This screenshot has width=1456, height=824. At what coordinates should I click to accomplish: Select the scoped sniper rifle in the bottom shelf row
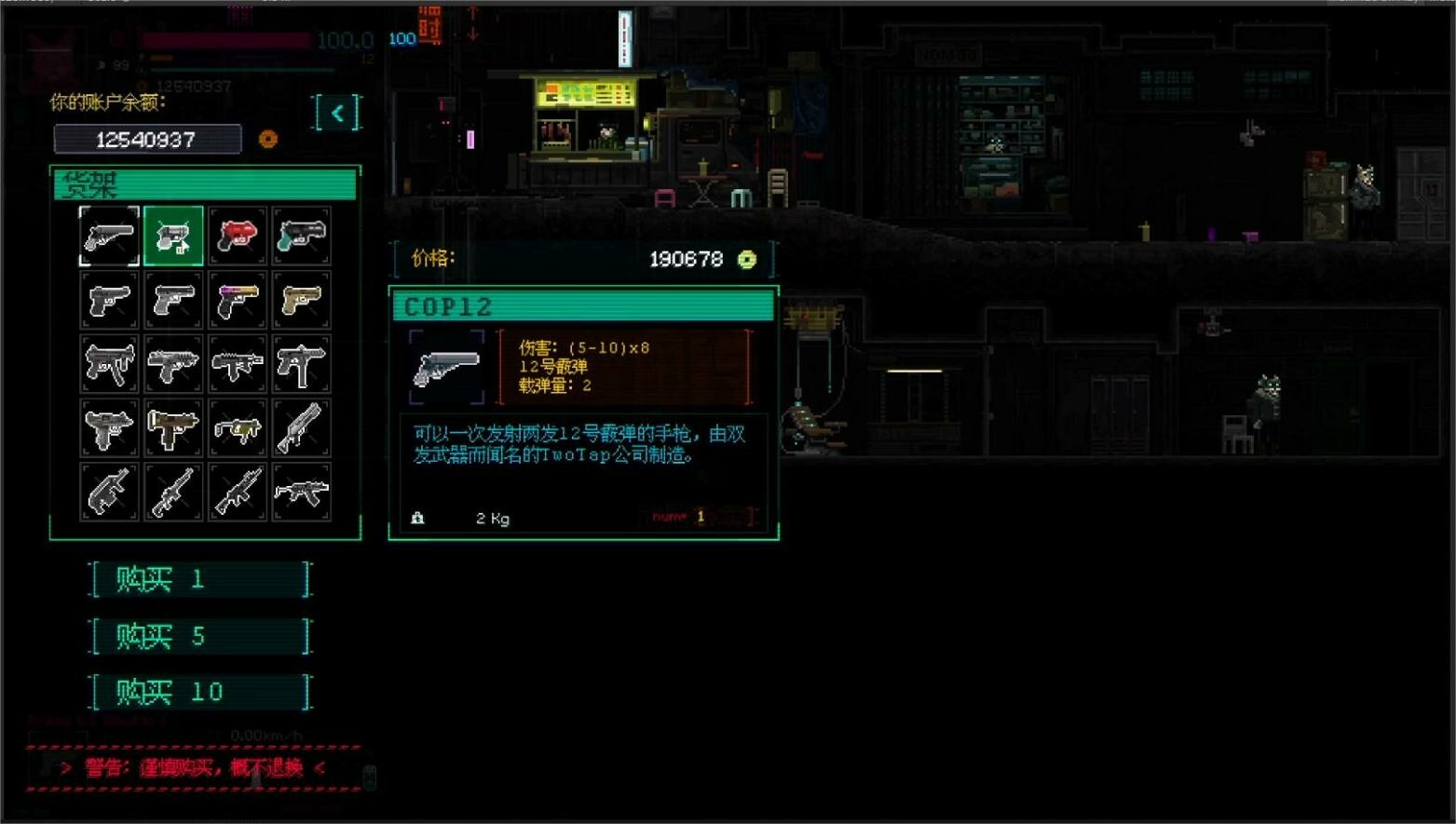[173, 490]
